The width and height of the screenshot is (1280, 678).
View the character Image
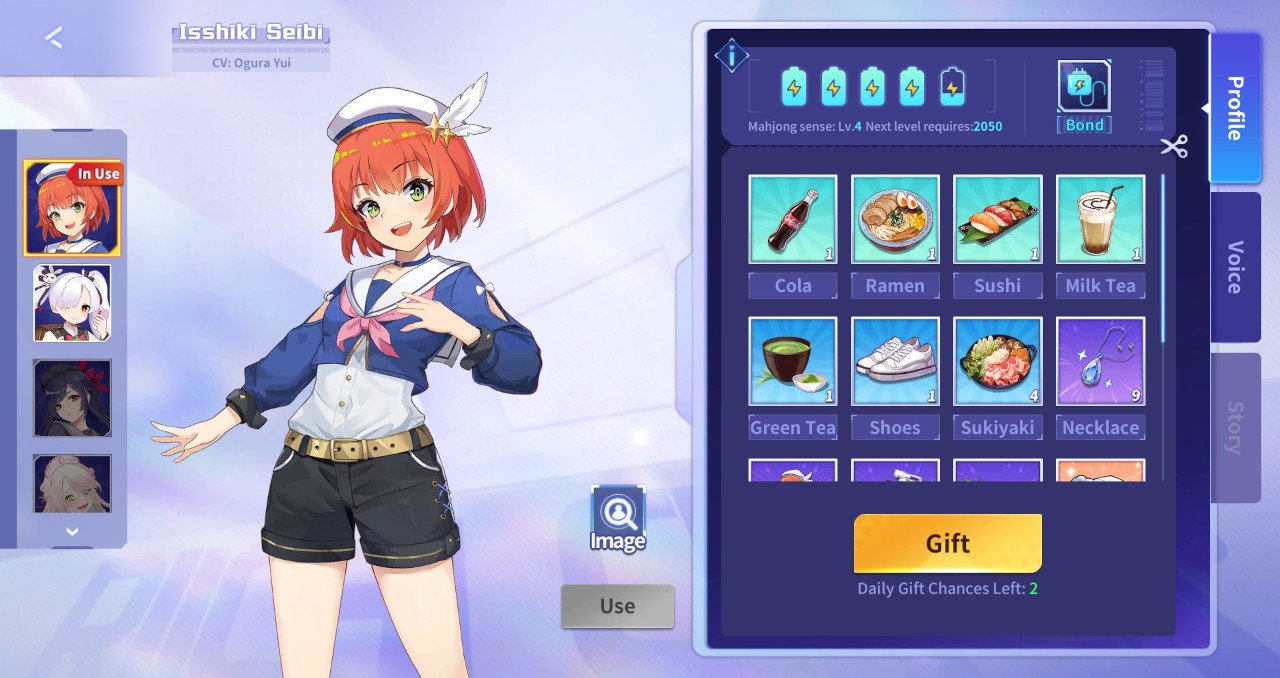[x=618, y=518]
